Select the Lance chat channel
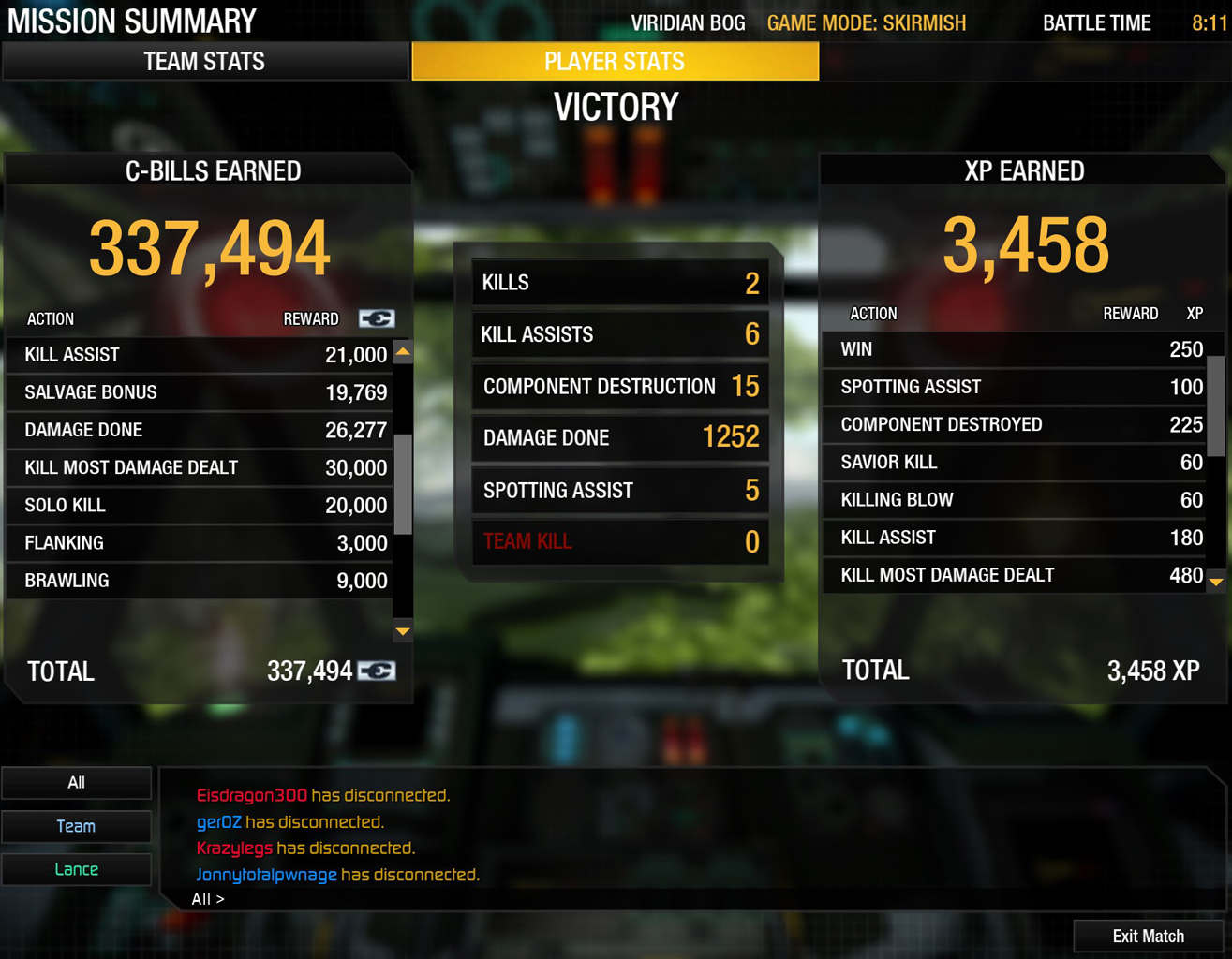The image size is (1232, 959). [77, 869]
